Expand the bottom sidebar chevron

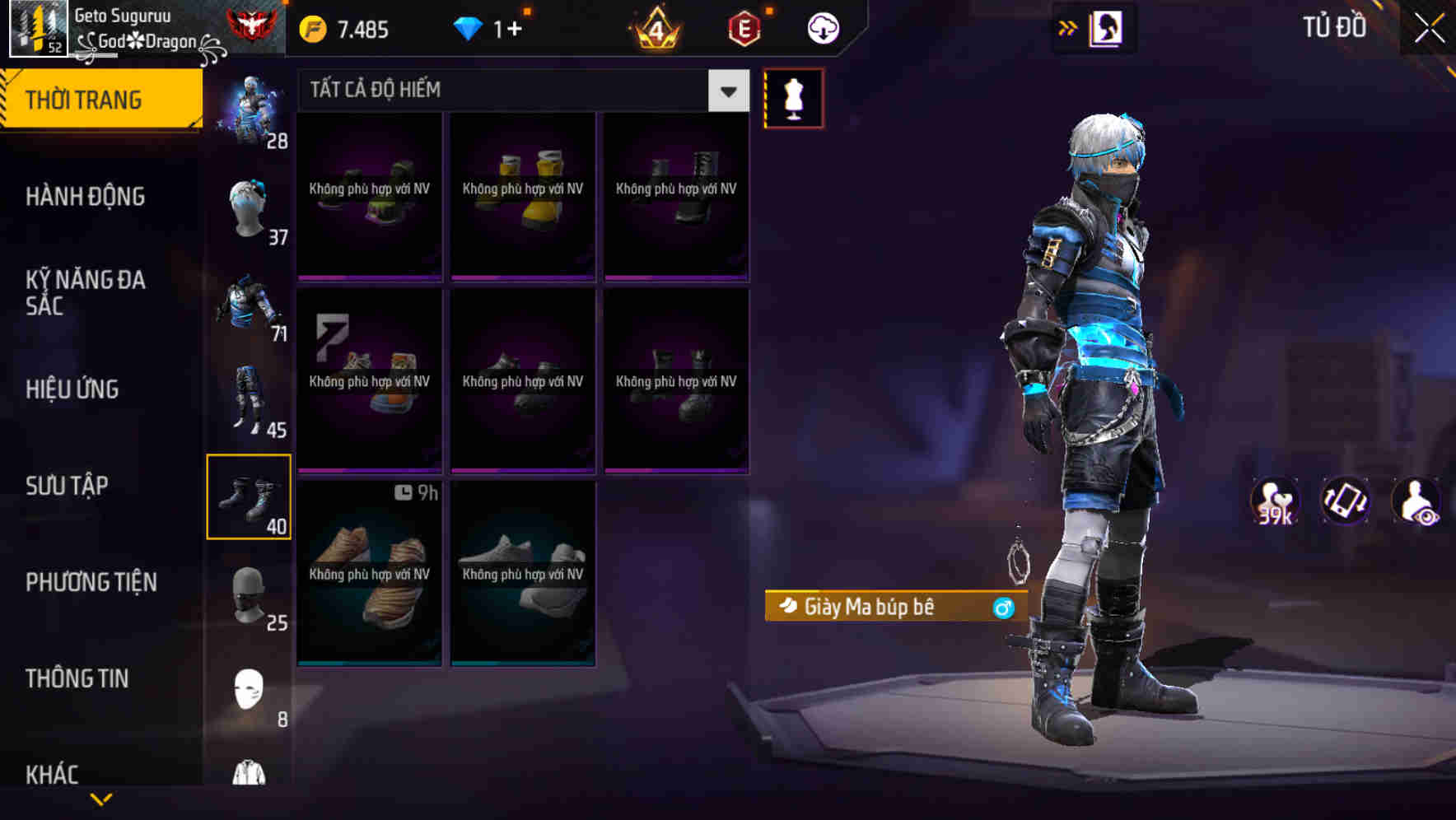[102, 799]
